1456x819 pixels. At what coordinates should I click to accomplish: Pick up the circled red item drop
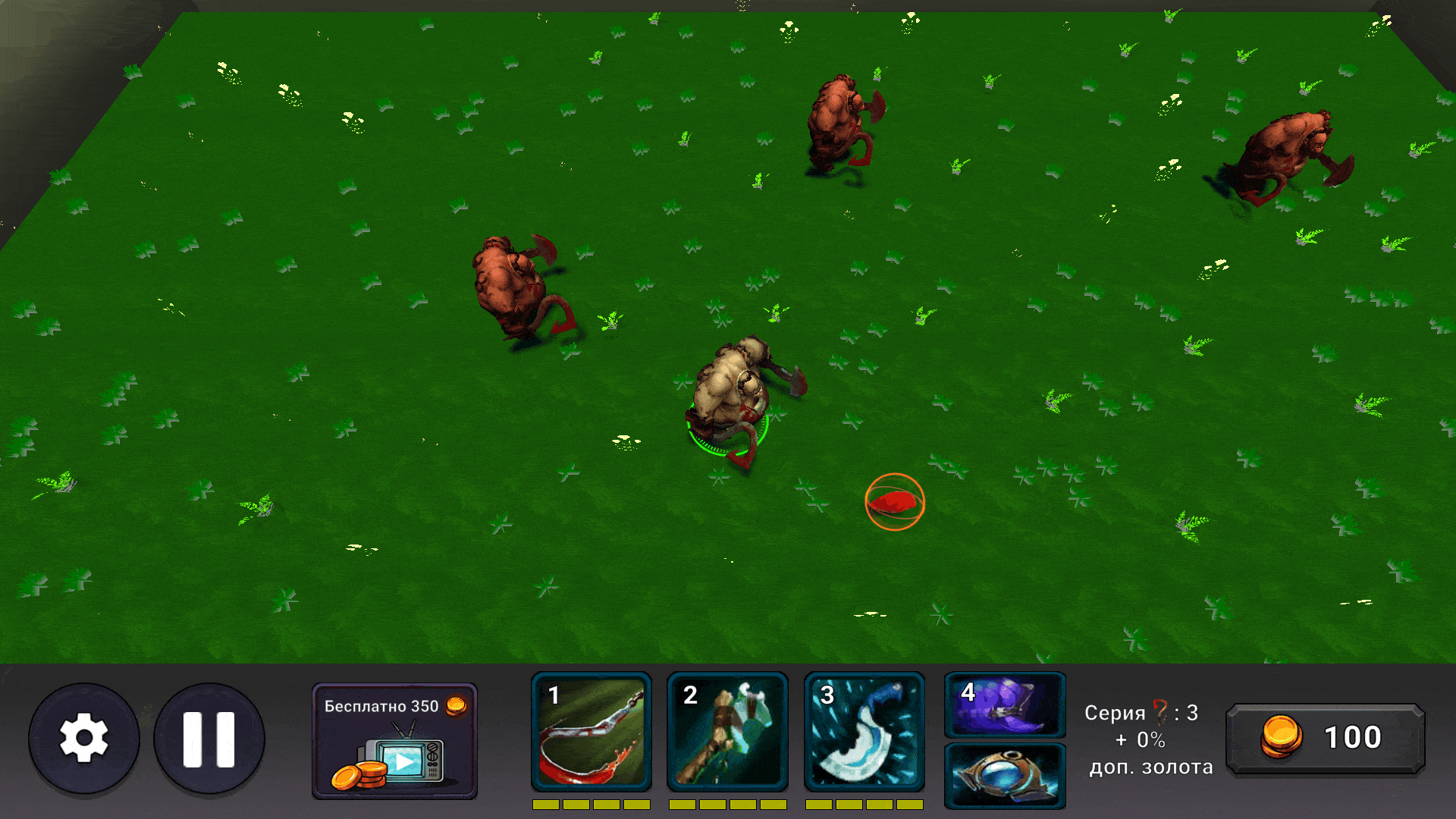pos(895,500)
